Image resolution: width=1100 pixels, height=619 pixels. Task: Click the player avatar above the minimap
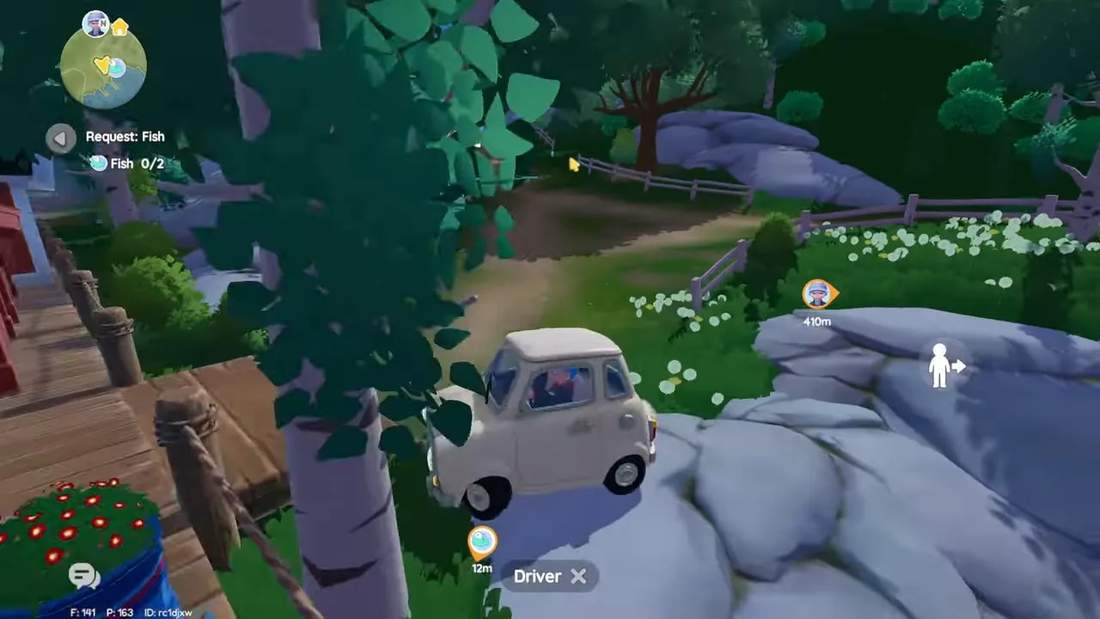point(96,23)
